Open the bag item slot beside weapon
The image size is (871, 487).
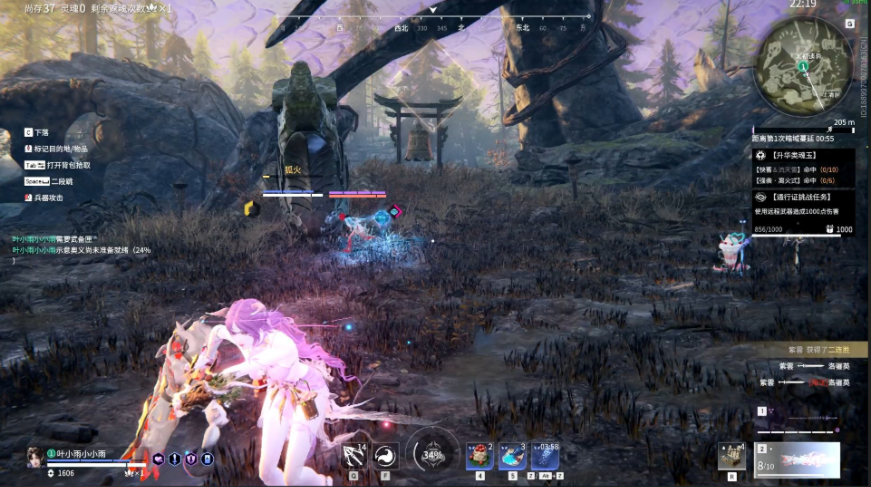point(731,456)
